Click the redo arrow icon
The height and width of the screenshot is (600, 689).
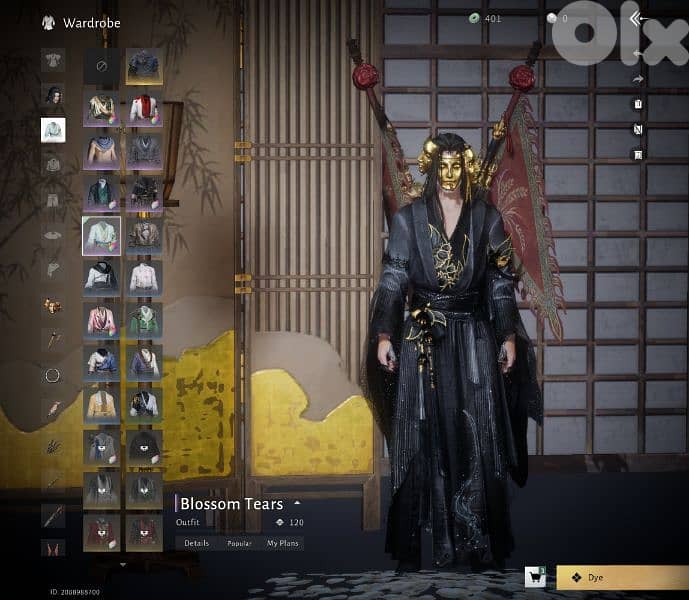(638, 80)
